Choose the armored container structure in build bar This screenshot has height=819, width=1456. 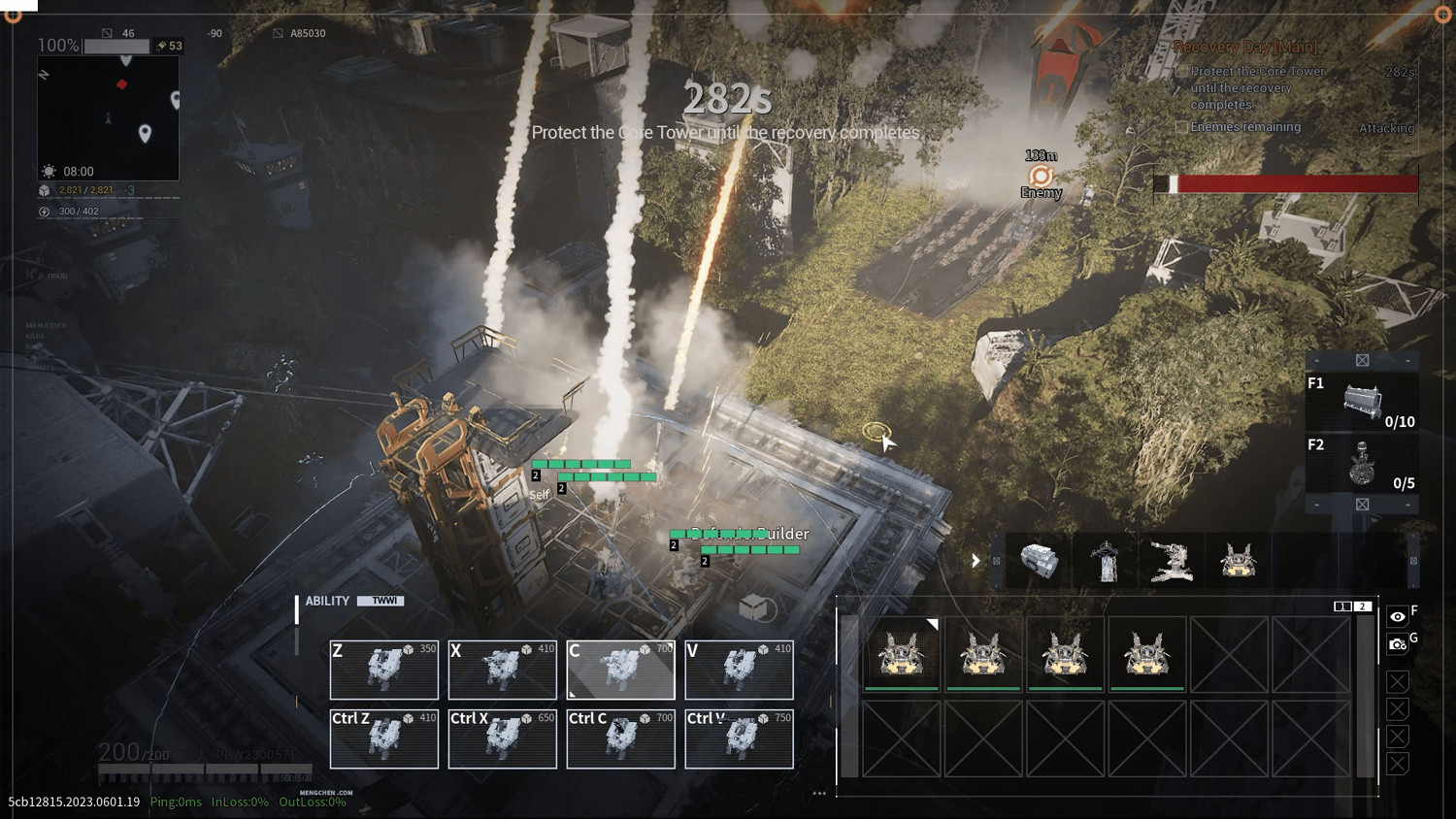[1039, 561]
